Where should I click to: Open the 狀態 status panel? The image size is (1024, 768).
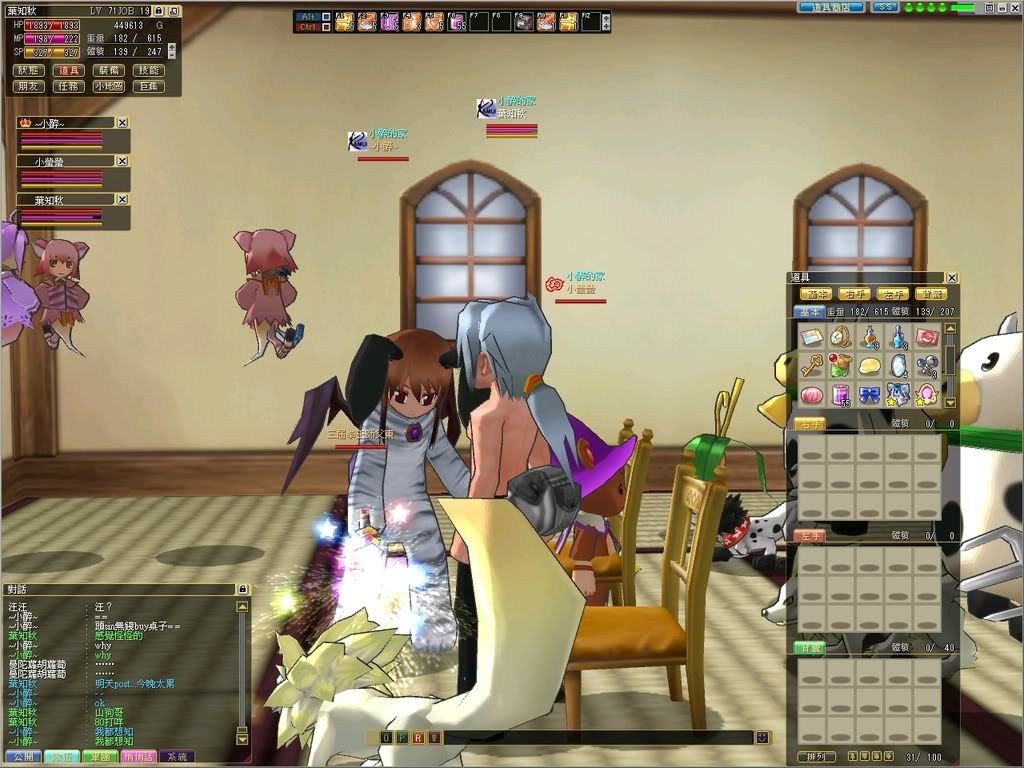pos(28,71)
